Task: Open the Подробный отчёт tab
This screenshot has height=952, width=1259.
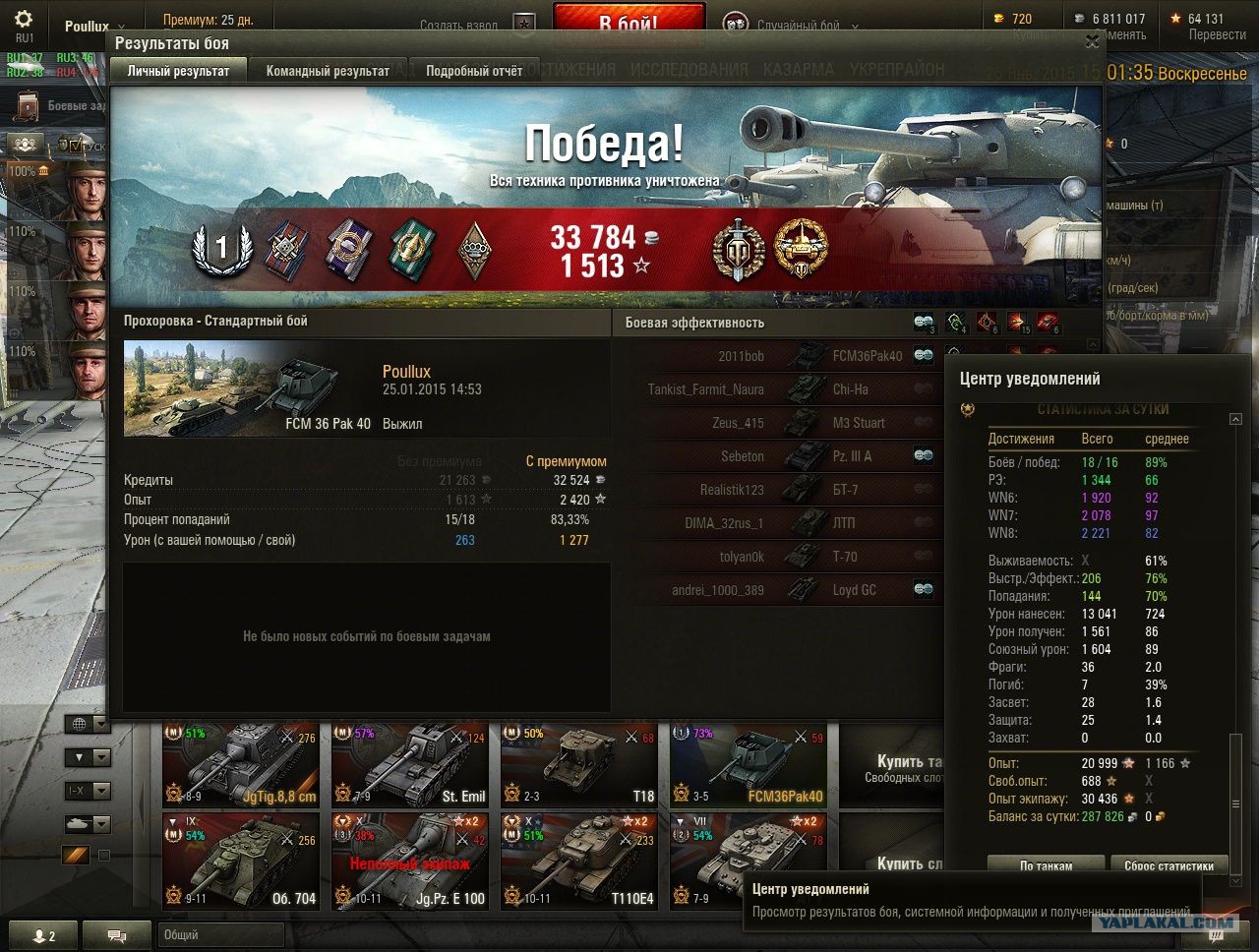Action: pyautogui.click(x=474, y=71)
